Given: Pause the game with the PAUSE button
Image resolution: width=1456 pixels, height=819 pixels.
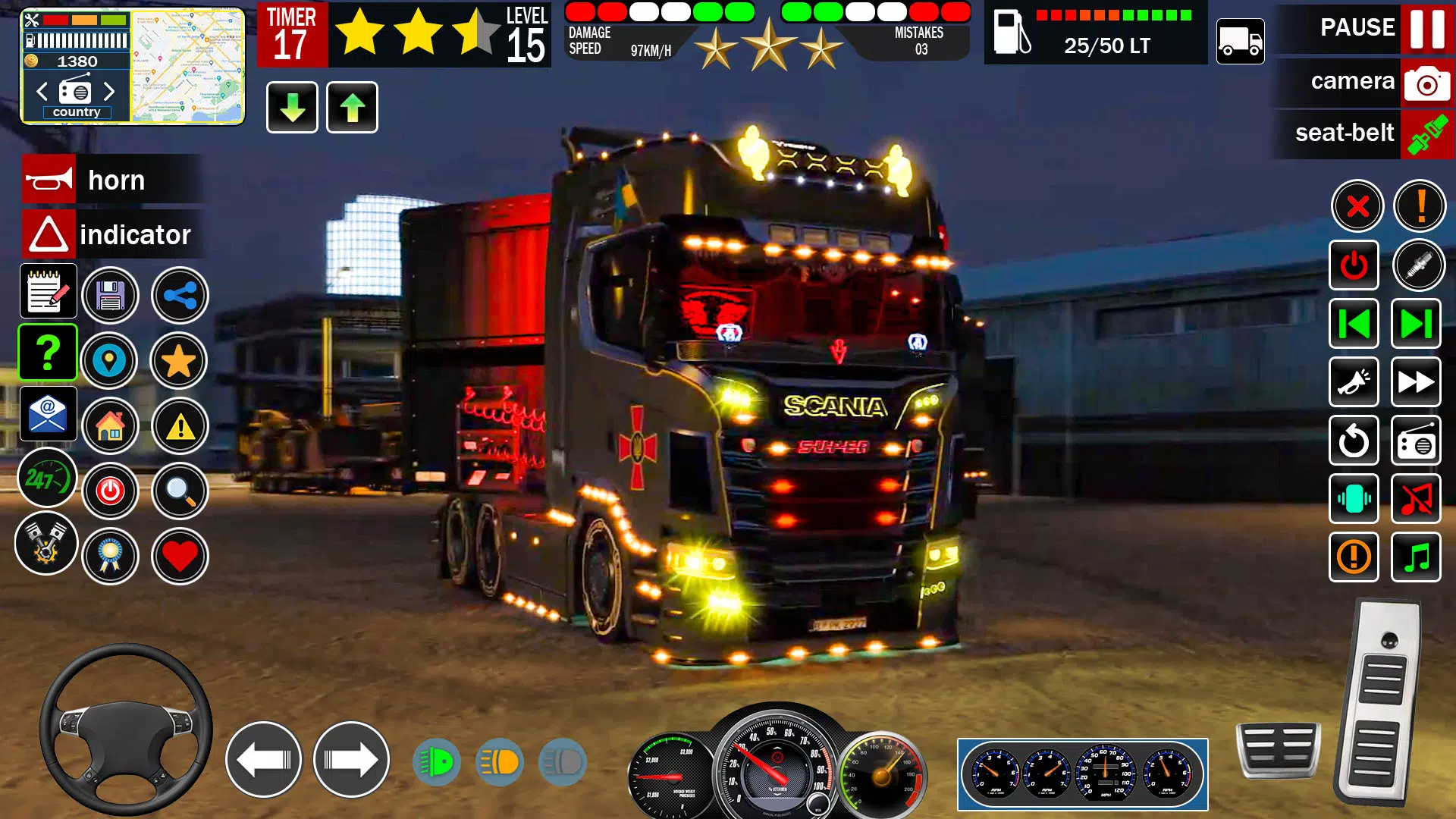Looking at the screenshot, I should [x=1426, y=28].
